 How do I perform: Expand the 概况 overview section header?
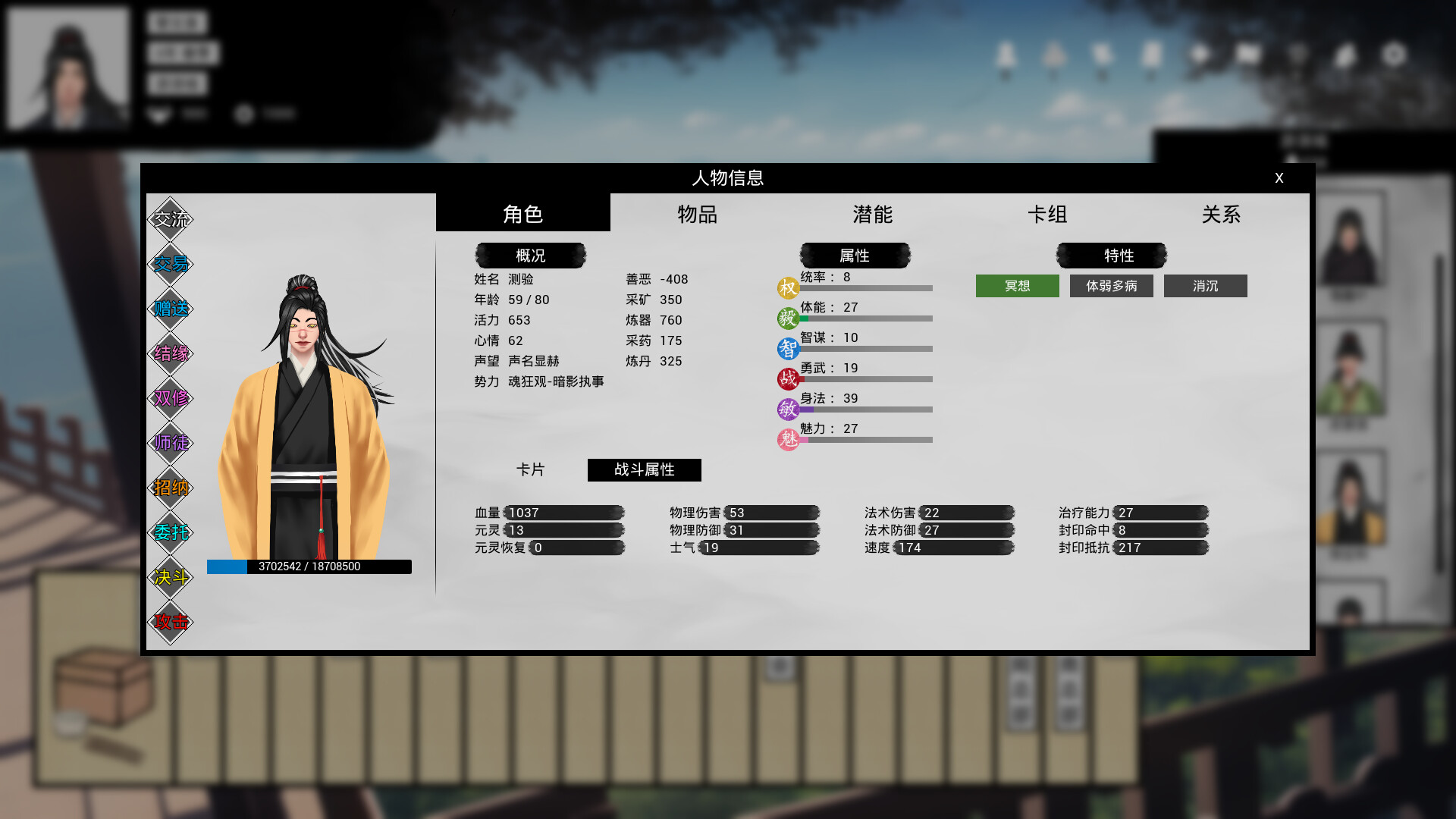(531, 255)
